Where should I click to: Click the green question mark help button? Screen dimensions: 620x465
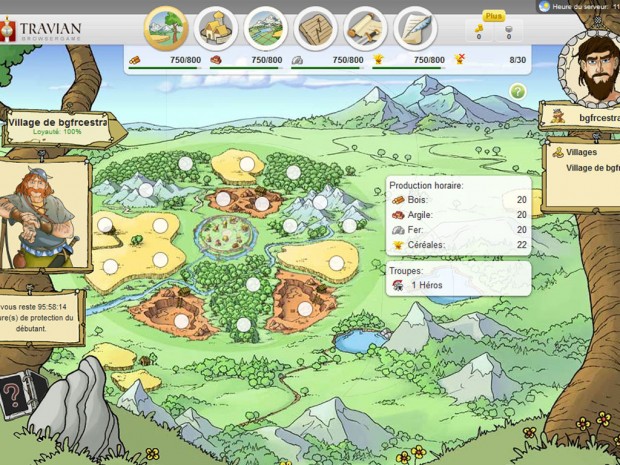[x=518, y=91]
